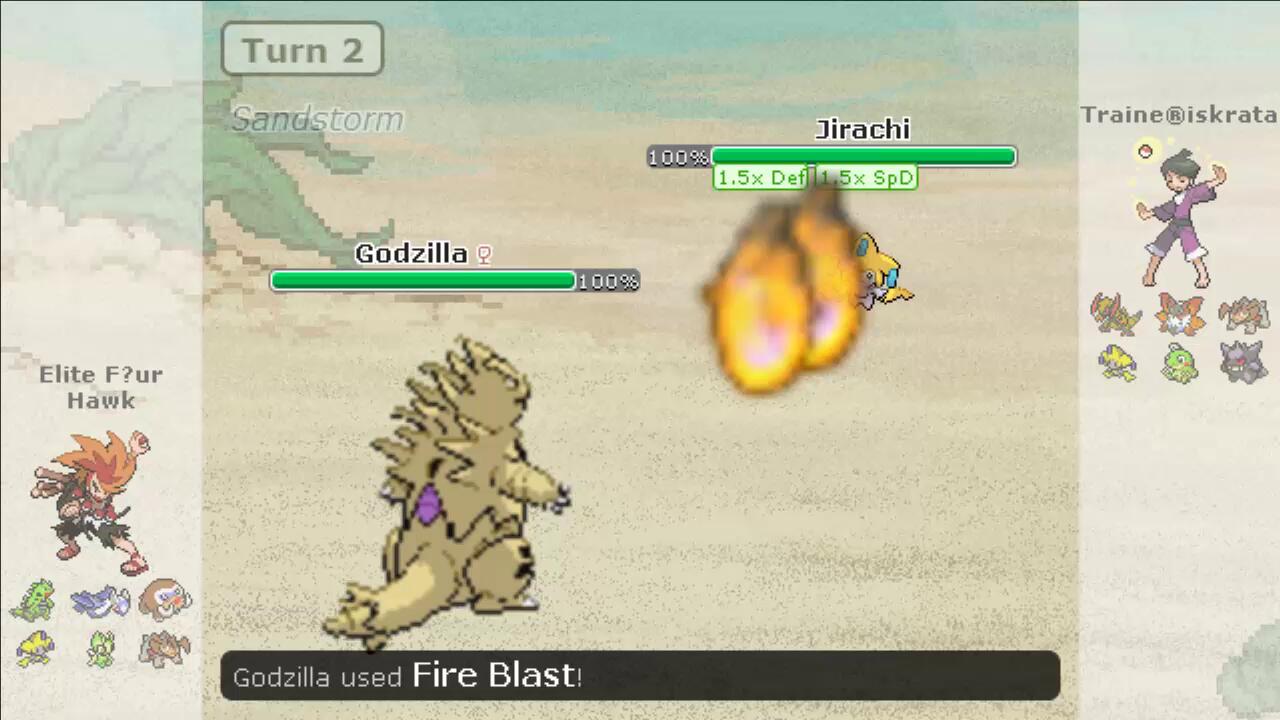The image size is (1280, 720).
Task: Select Mamoswine icon in Hawk's team
Action: 165,599
